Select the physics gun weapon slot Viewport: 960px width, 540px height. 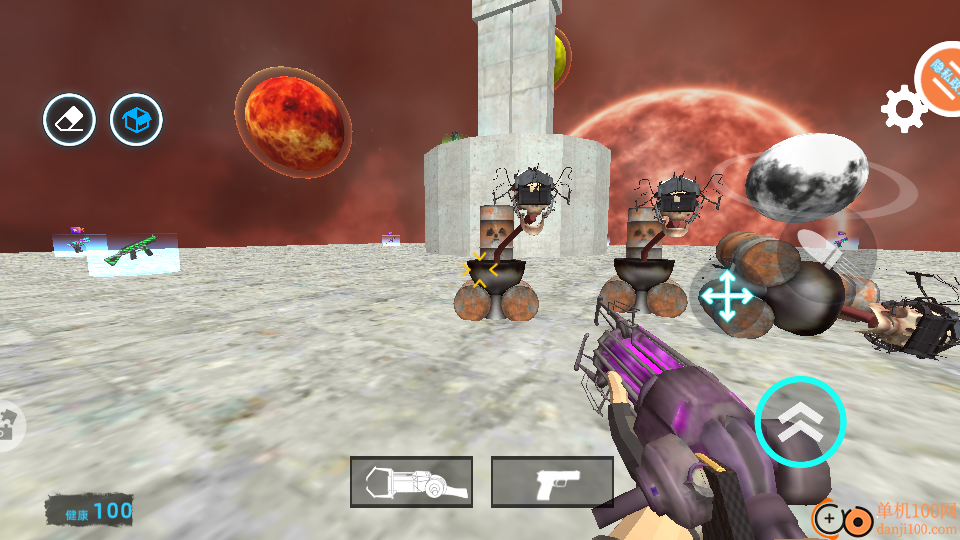[411, 482]
